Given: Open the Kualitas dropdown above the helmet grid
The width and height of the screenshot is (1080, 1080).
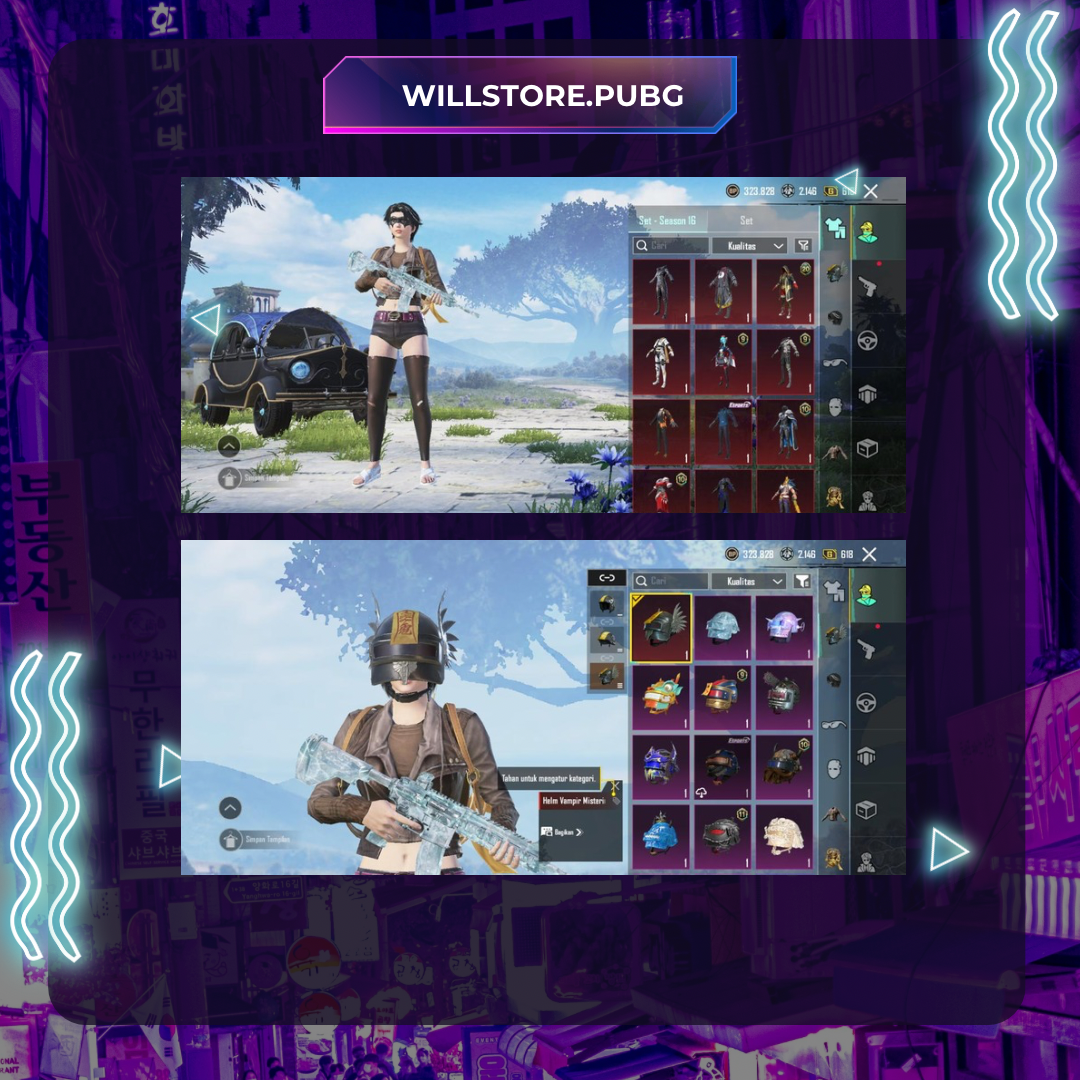Looking at the screenshot, I should [x=749, y=581].
